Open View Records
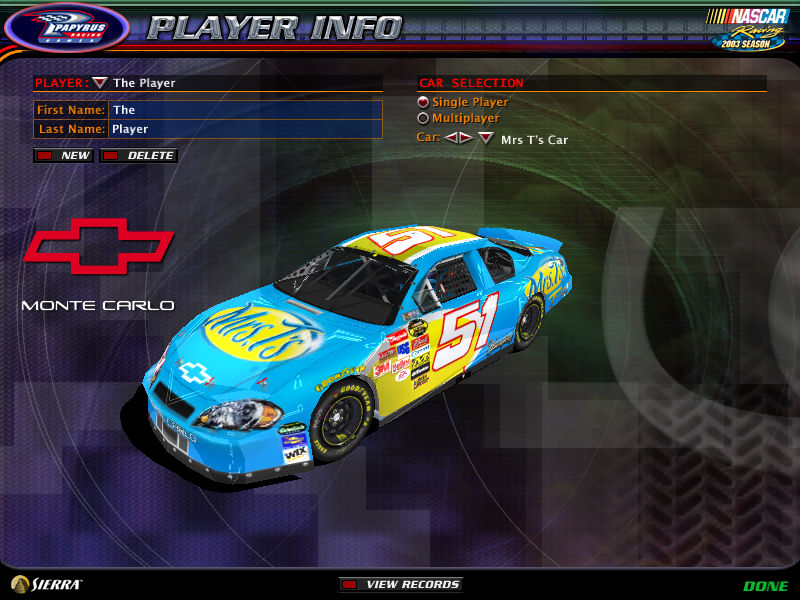 coord(401,584)
